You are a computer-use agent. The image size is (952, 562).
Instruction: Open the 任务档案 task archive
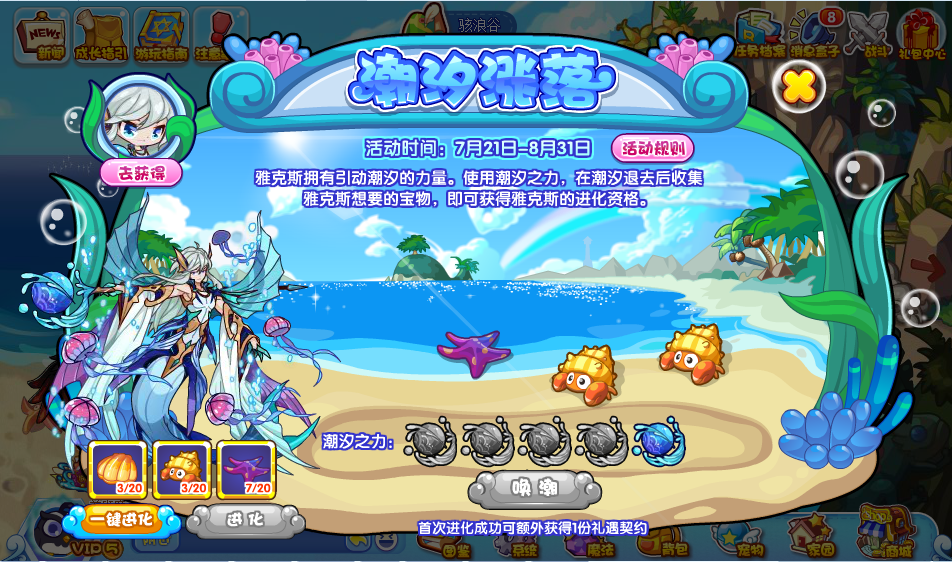click(x=758, y=33)
